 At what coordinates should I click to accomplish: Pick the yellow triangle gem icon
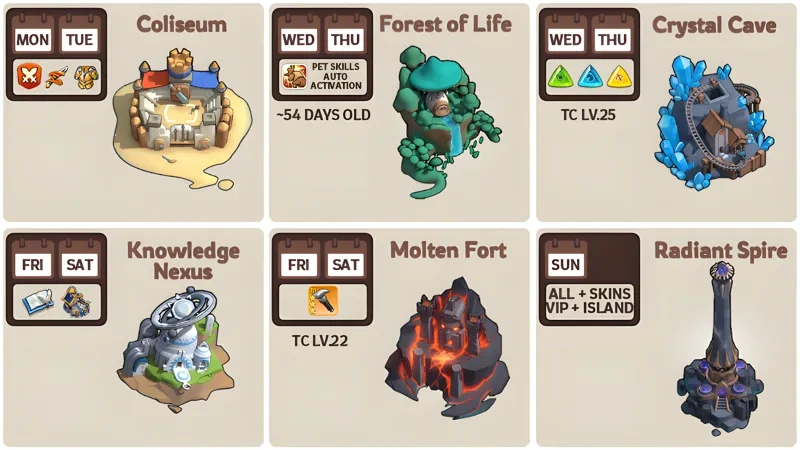click(x=618, y=75)
